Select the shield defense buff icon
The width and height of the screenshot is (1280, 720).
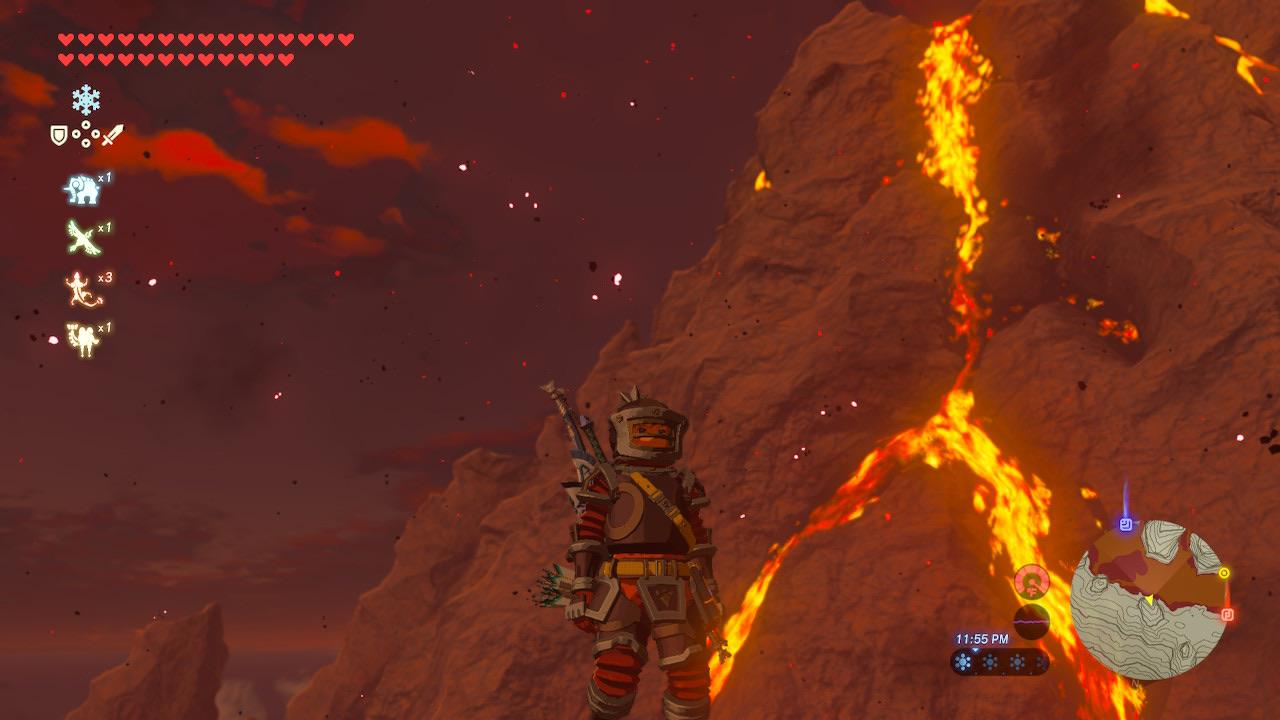[57, 133]
